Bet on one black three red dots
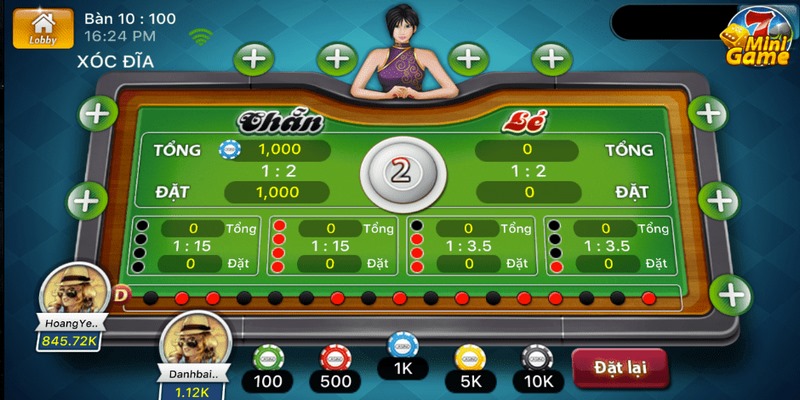This screenshot has width=800, height=400. (x=468, y=246)
